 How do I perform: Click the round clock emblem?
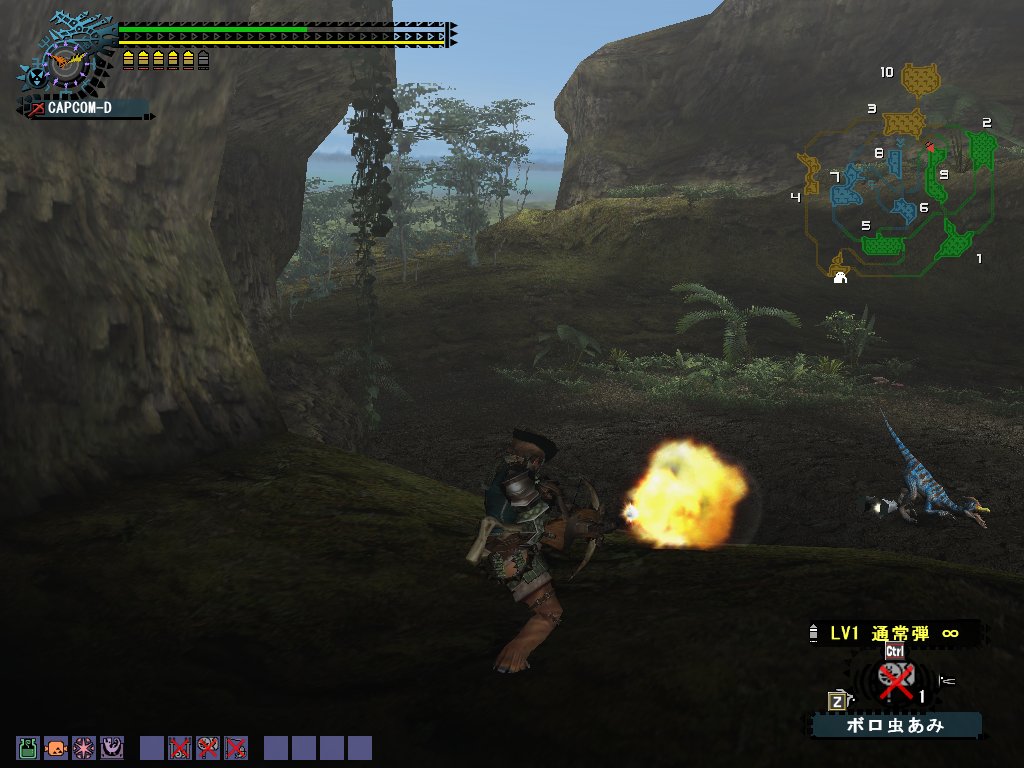pos(67,64)
